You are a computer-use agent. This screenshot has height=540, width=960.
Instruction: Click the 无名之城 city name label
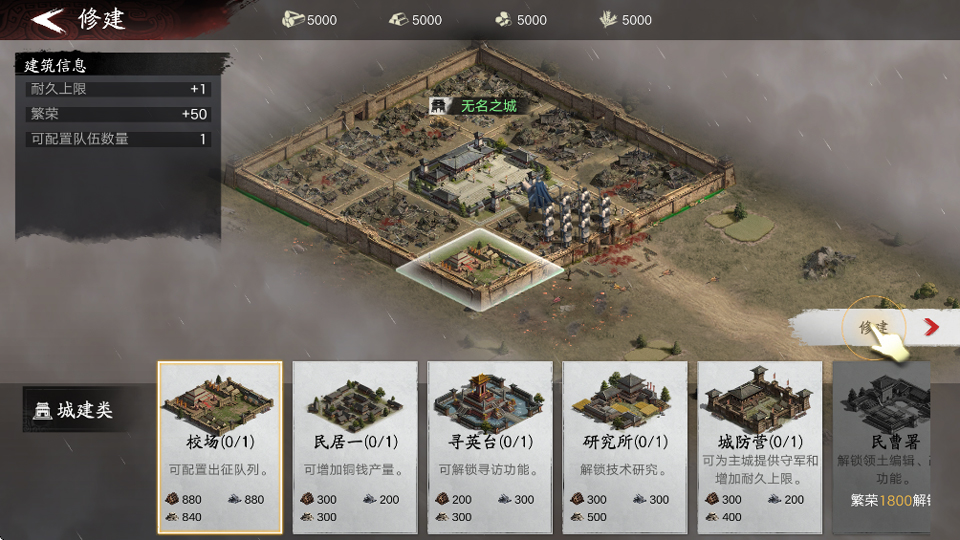(488, 106)
